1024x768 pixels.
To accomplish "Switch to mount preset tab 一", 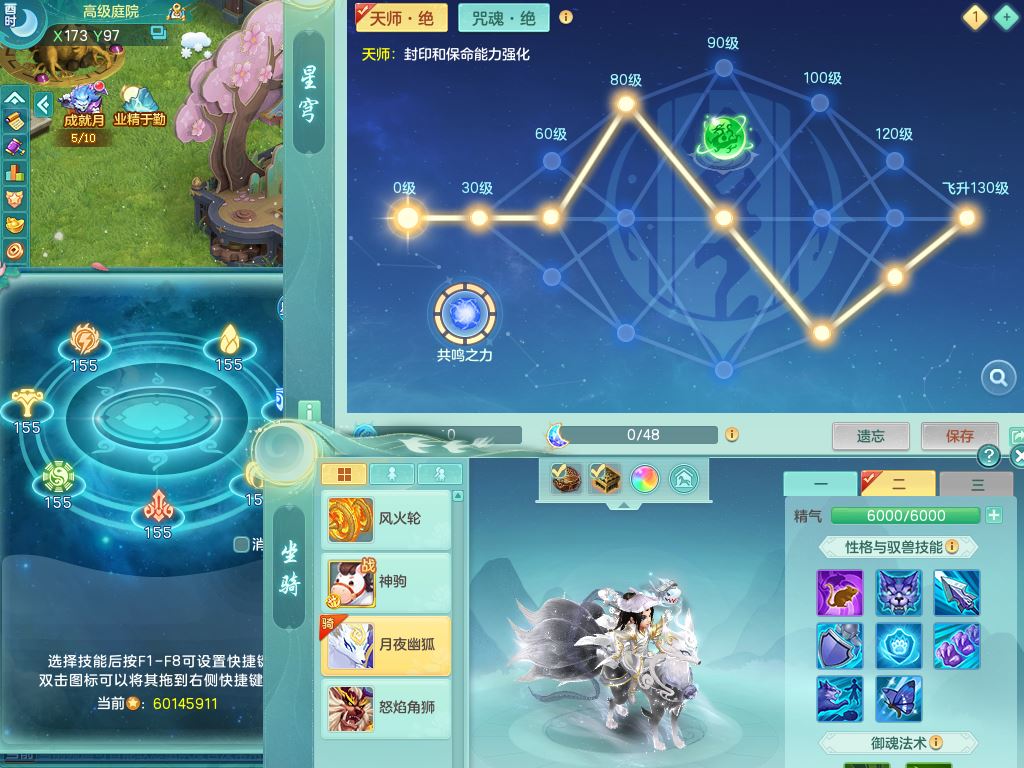I will coord(820,484).
